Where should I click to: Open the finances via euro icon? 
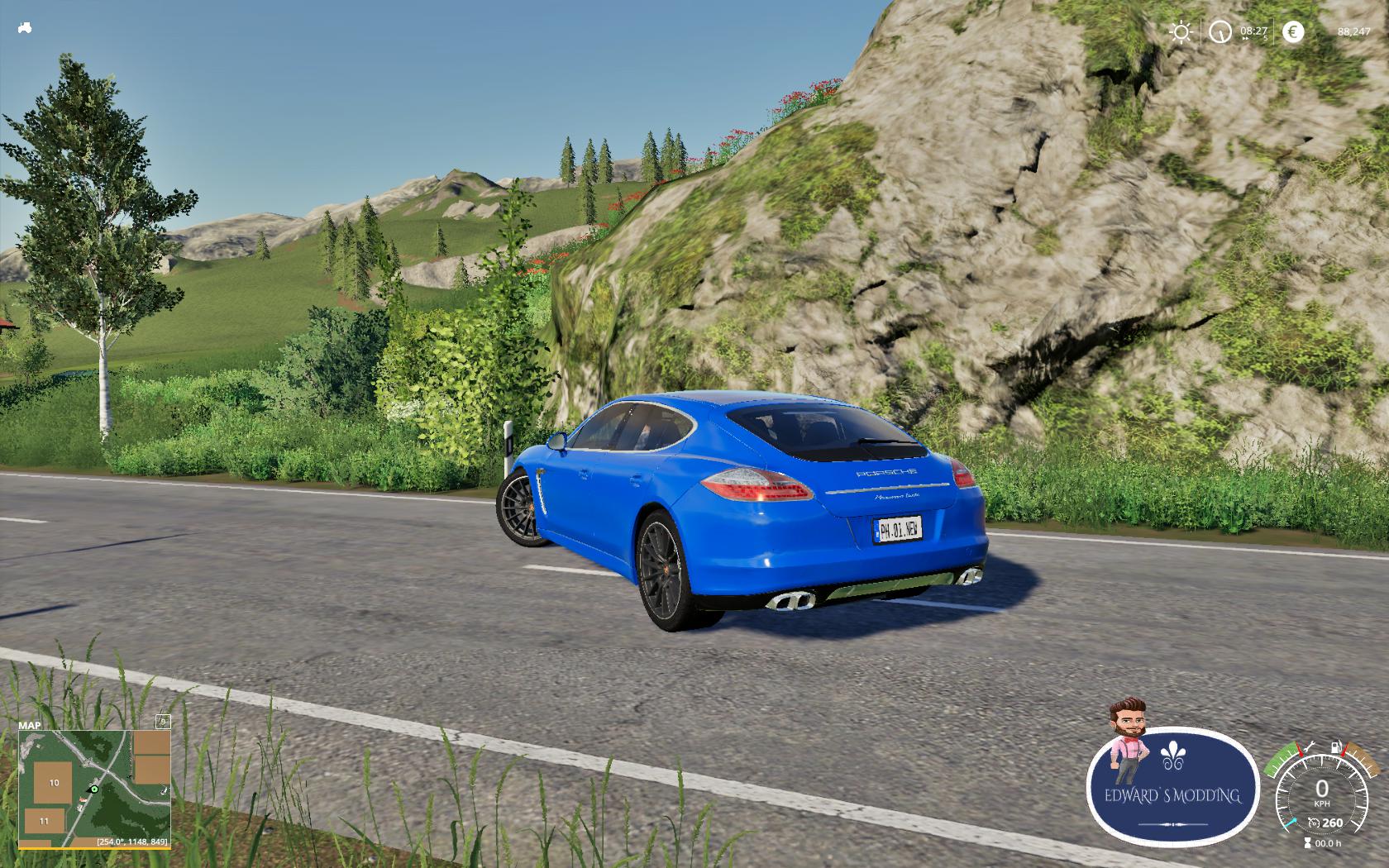(x=1293, y=32)
